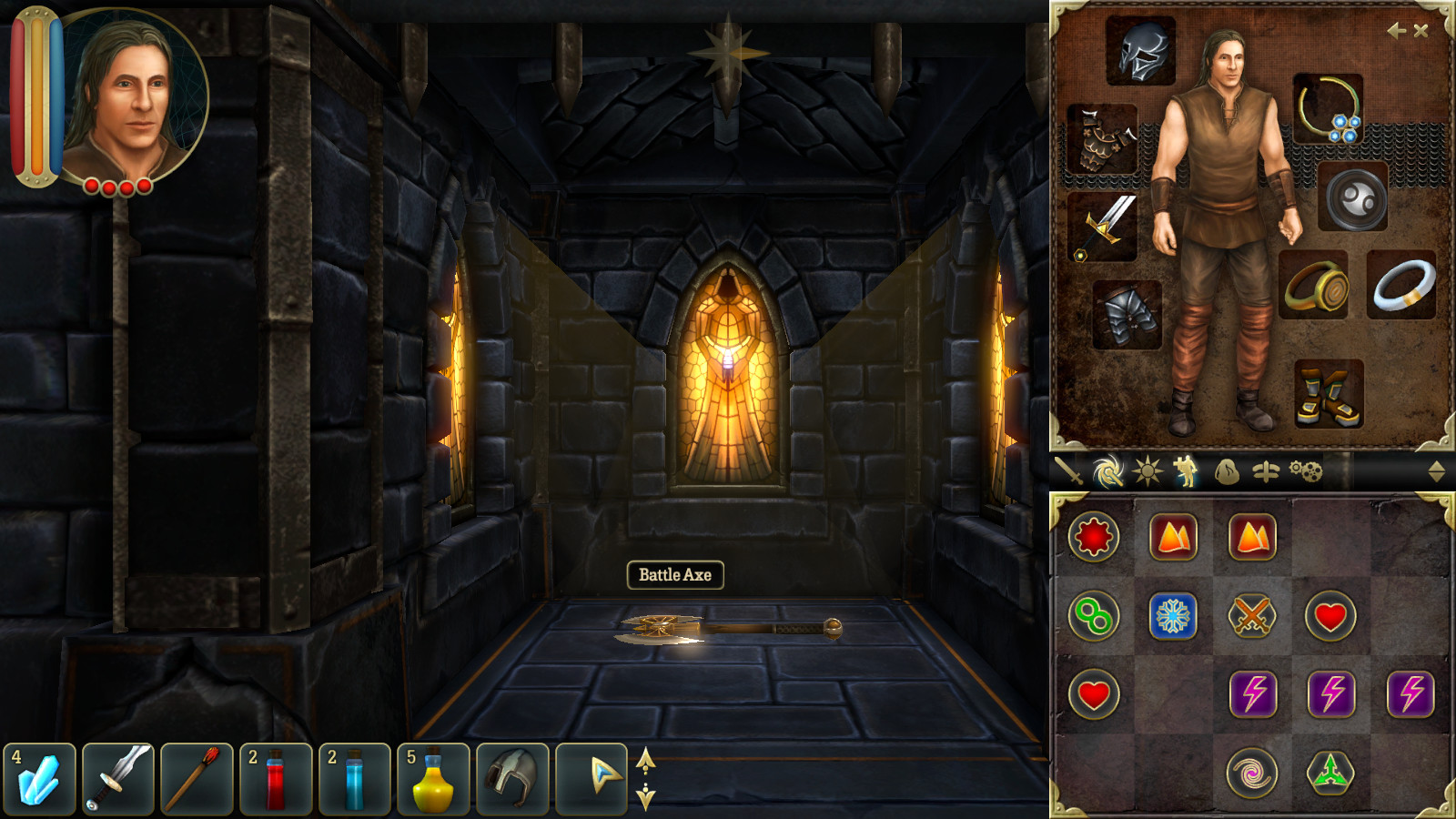Open the magic spiral spells panel icon
The height and width of the screenshot is (819, 1456).
coord(1107,471)
